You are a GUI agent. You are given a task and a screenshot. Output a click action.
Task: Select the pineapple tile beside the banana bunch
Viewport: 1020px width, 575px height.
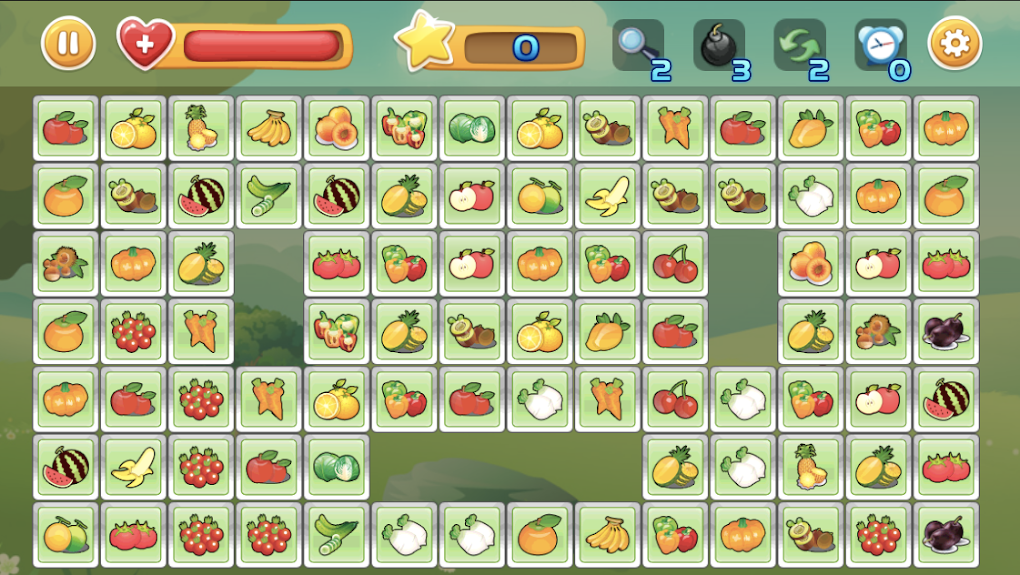click(202, 128)
